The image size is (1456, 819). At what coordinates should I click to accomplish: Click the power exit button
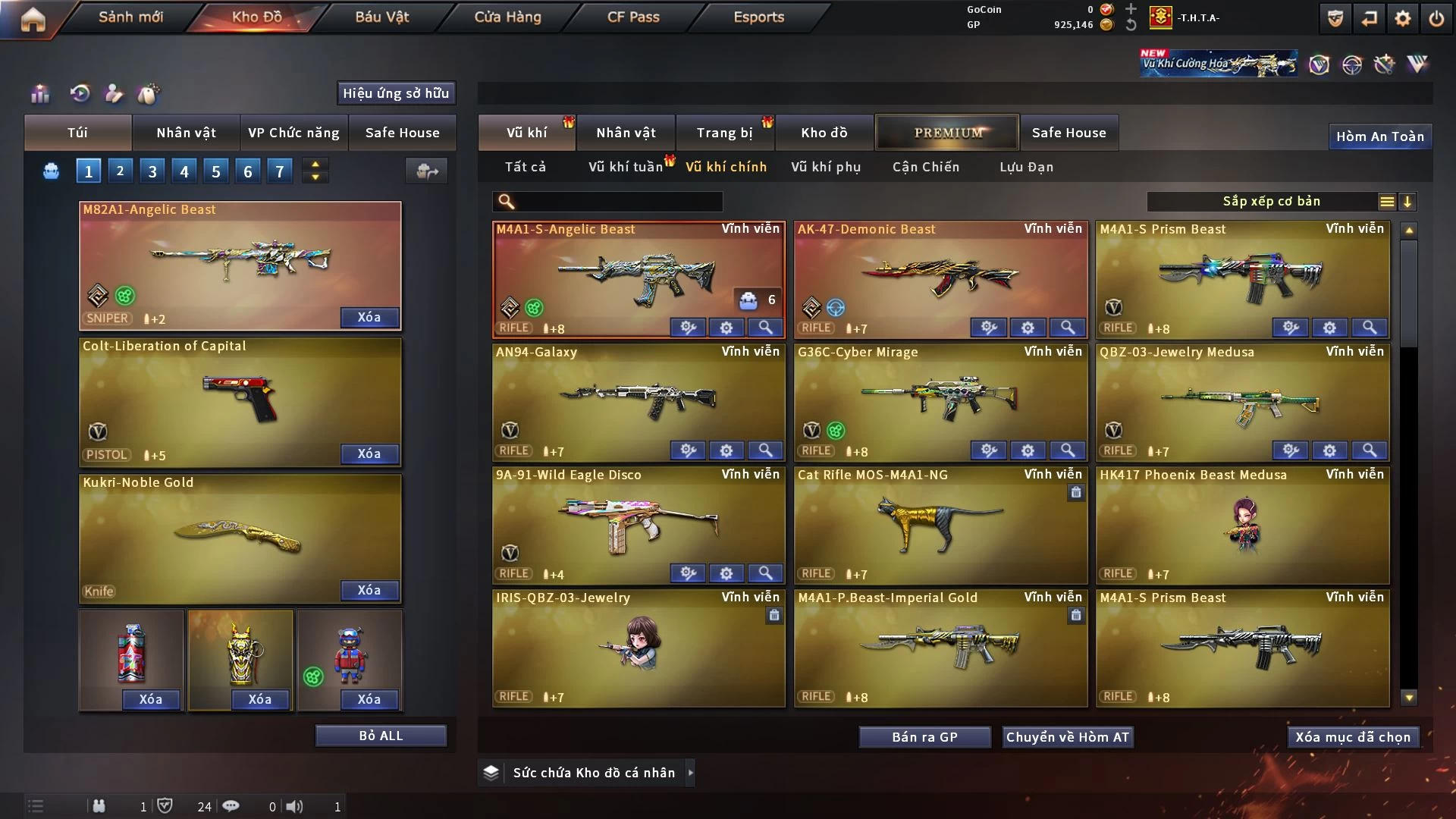coord(1436,19)
